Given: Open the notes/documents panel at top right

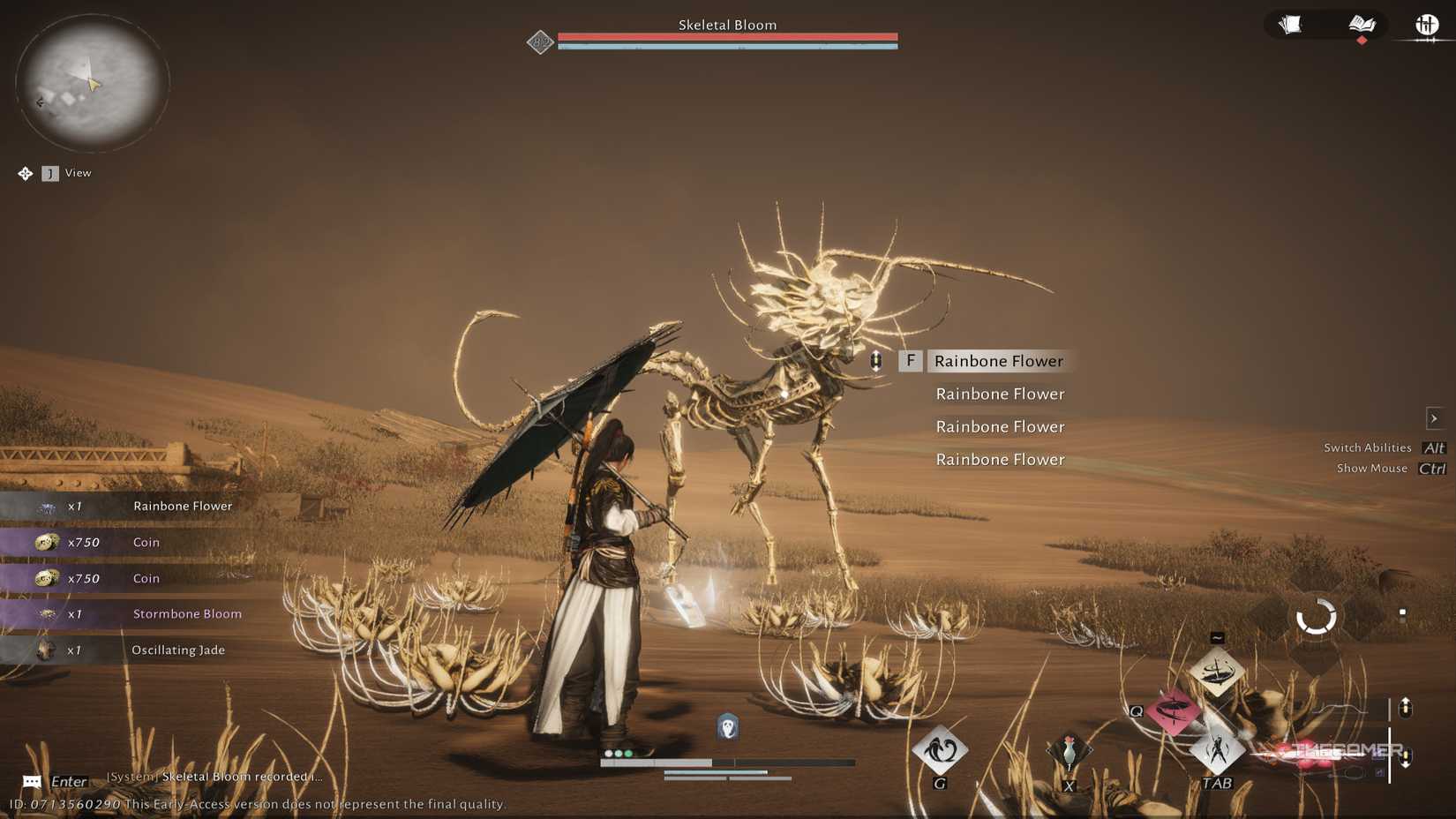Looking at the screenshot, I should [x=1291, y=25].
